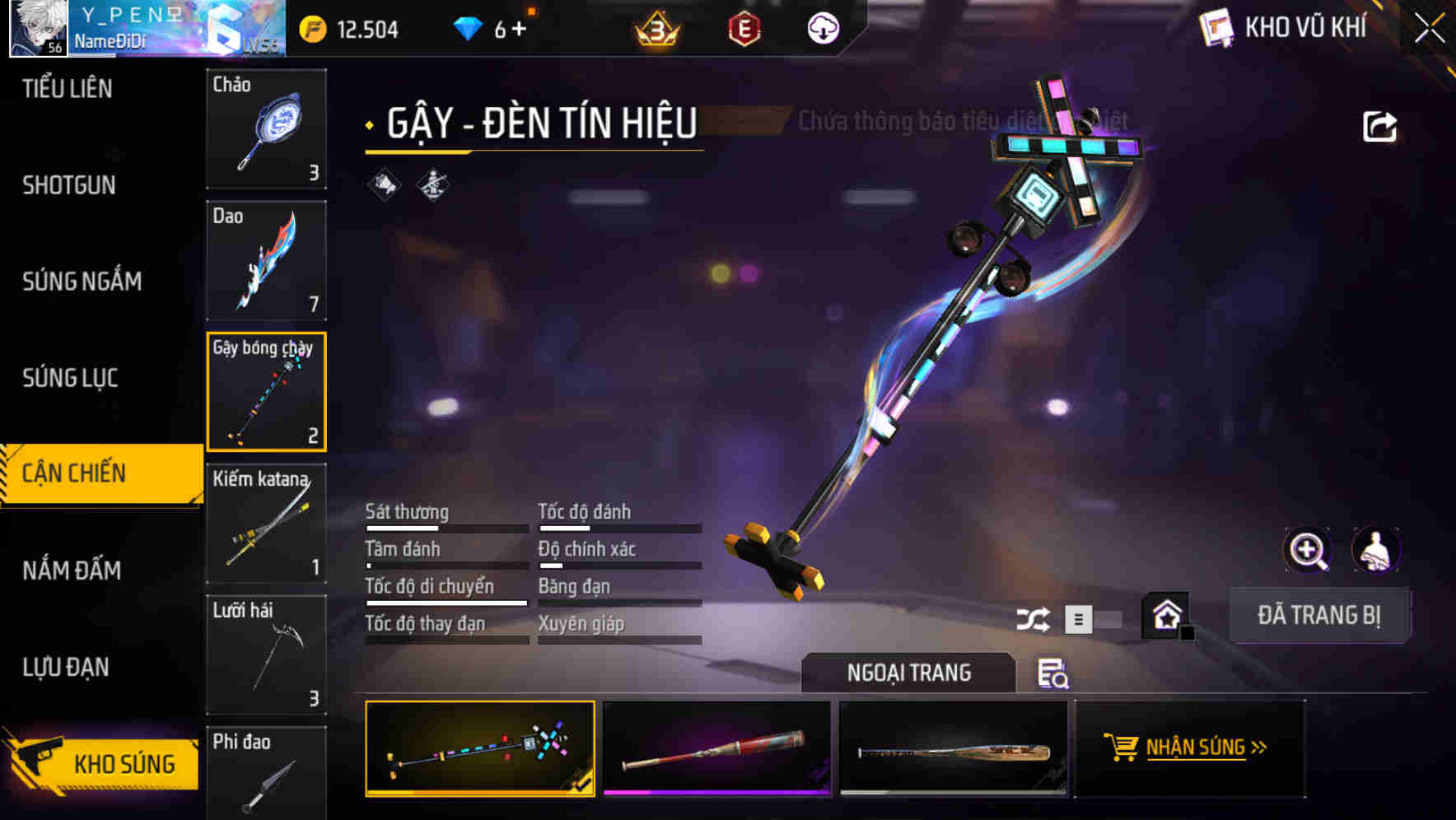Switch to SÚNG NGẮM category
This screenshot has width=1456, height=820.
(82, 282)
